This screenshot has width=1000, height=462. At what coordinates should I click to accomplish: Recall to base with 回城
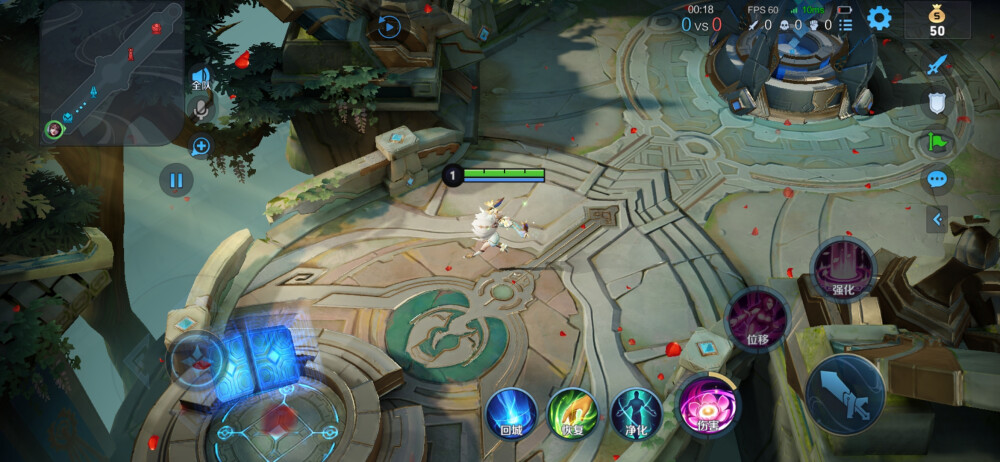[x=511, y=411]
